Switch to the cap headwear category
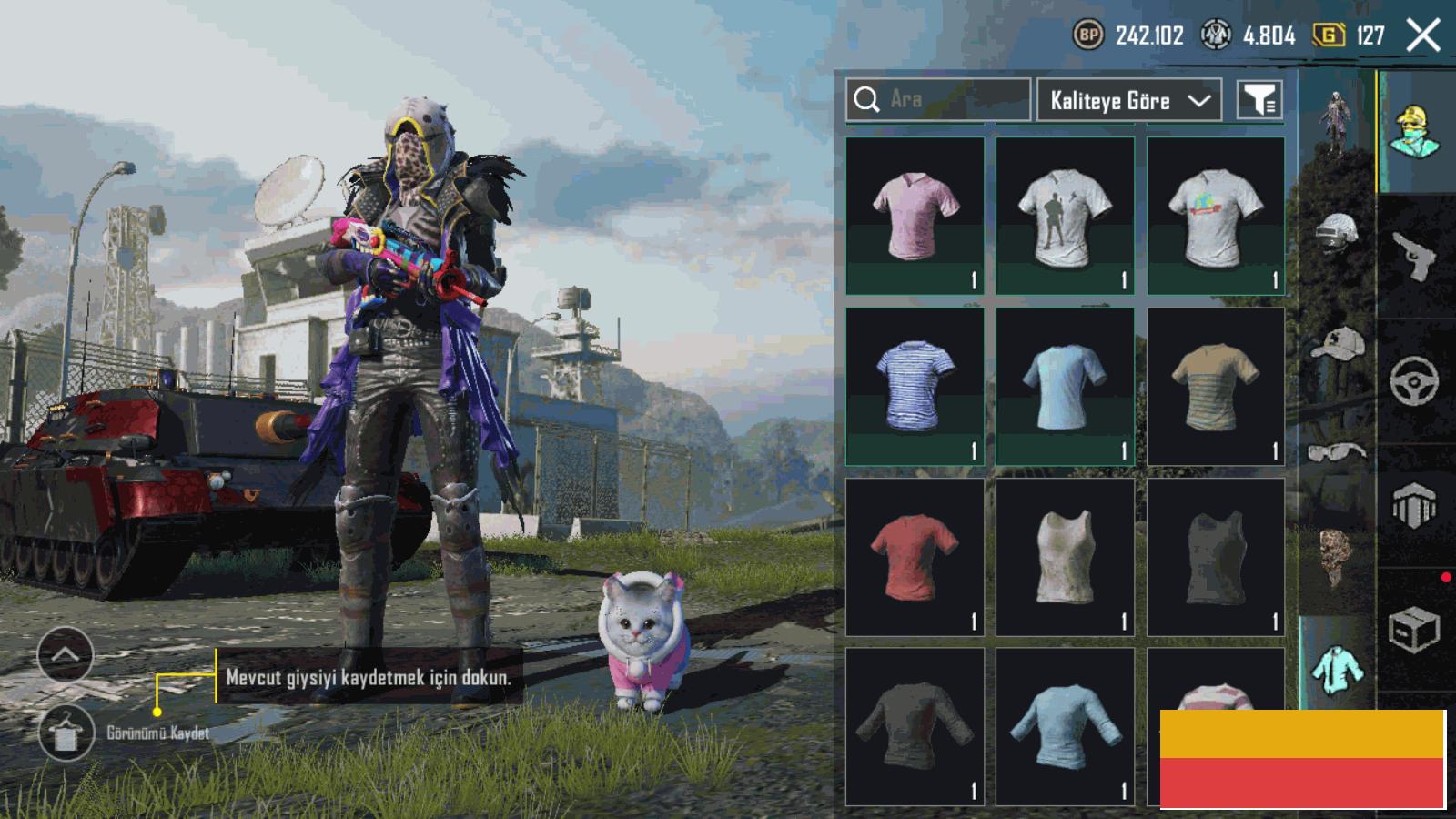The image size is (1456, 819). 1336,344
